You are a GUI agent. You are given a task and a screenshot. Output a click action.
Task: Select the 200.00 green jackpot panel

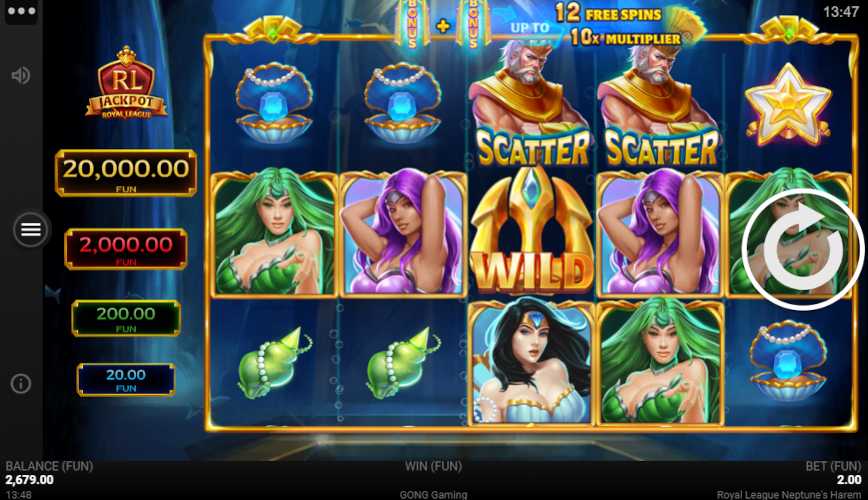(126, 317)
